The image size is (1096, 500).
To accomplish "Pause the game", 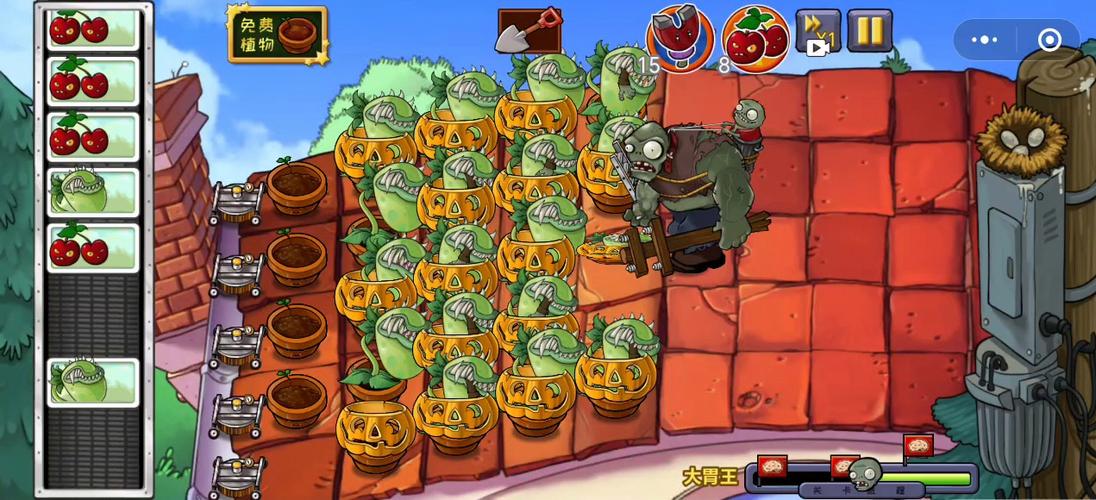I will [x=869, y=31].
